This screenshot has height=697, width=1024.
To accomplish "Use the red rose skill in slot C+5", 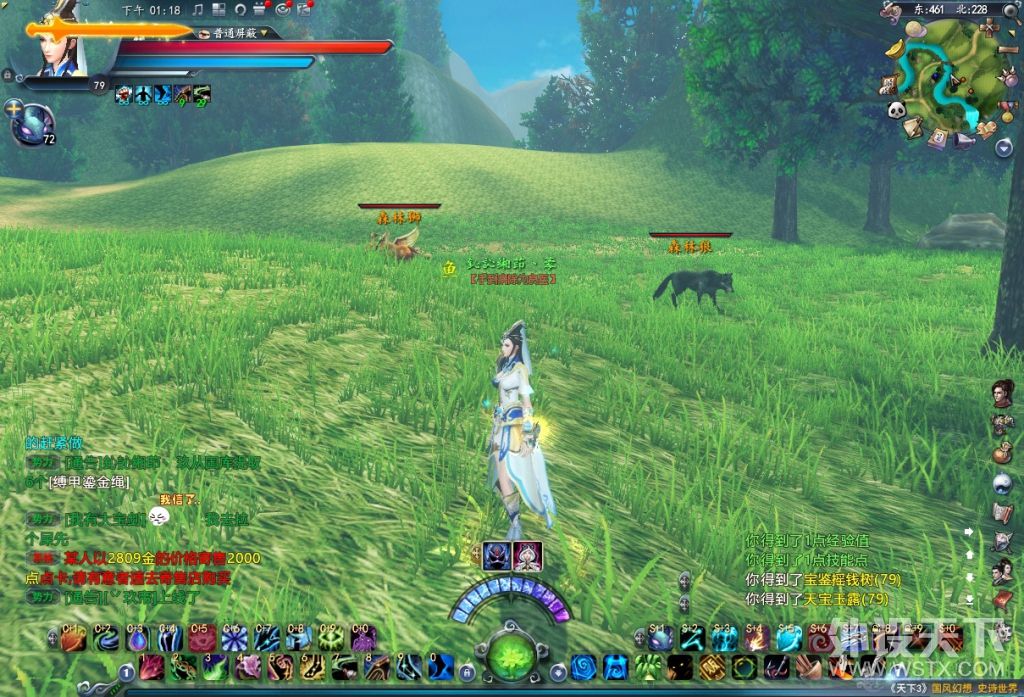I will click(x=202, y=638).
